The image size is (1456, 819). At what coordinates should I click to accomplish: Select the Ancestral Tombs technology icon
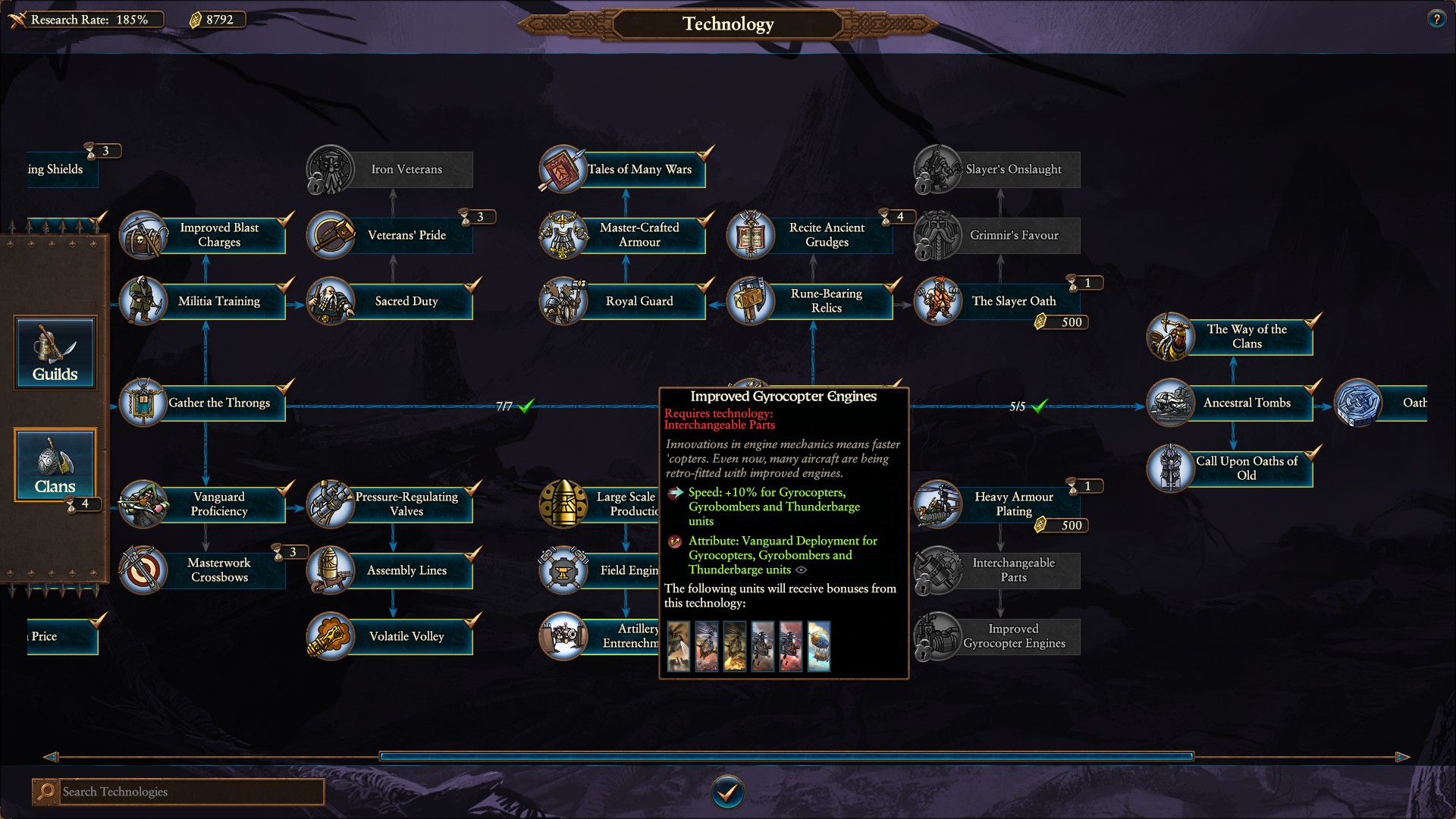(x=1169, y=403)
